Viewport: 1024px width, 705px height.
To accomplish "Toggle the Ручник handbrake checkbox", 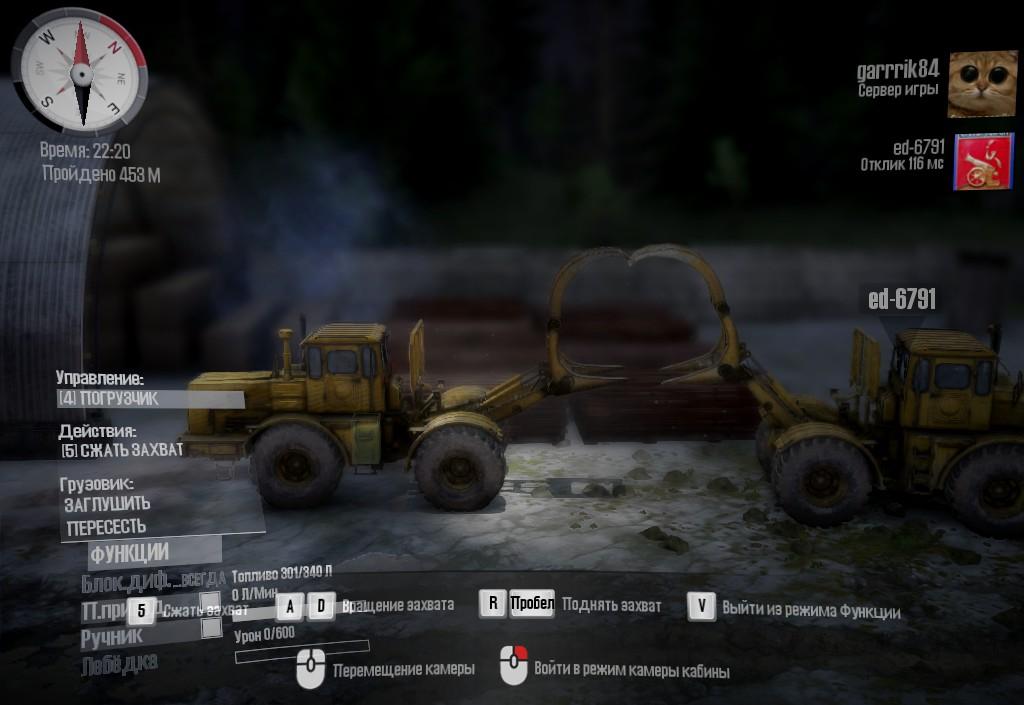I will click(x=211, y=628).
